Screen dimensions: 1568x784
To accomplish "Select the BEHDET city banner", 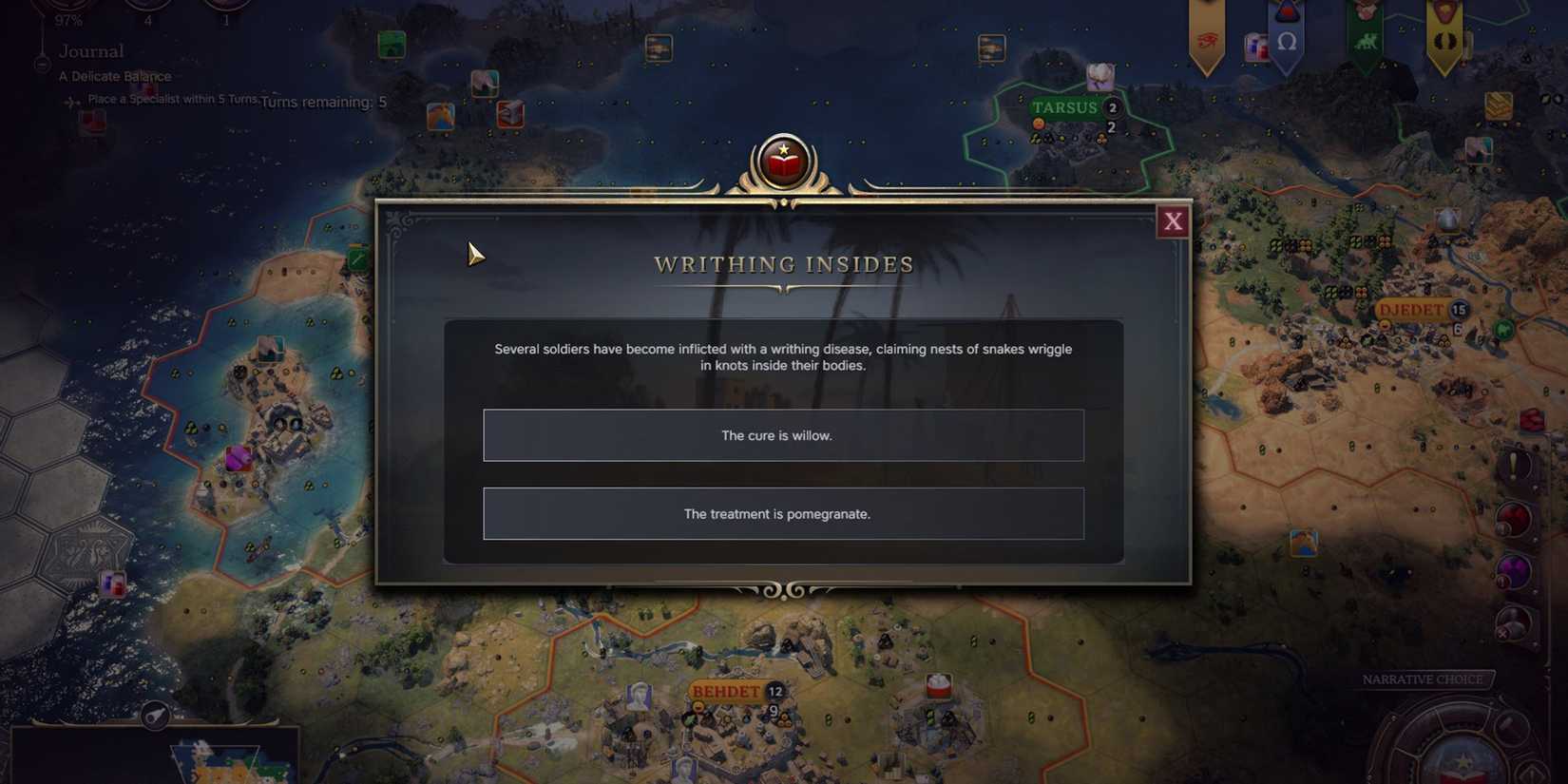I will (x=728, y=692).
